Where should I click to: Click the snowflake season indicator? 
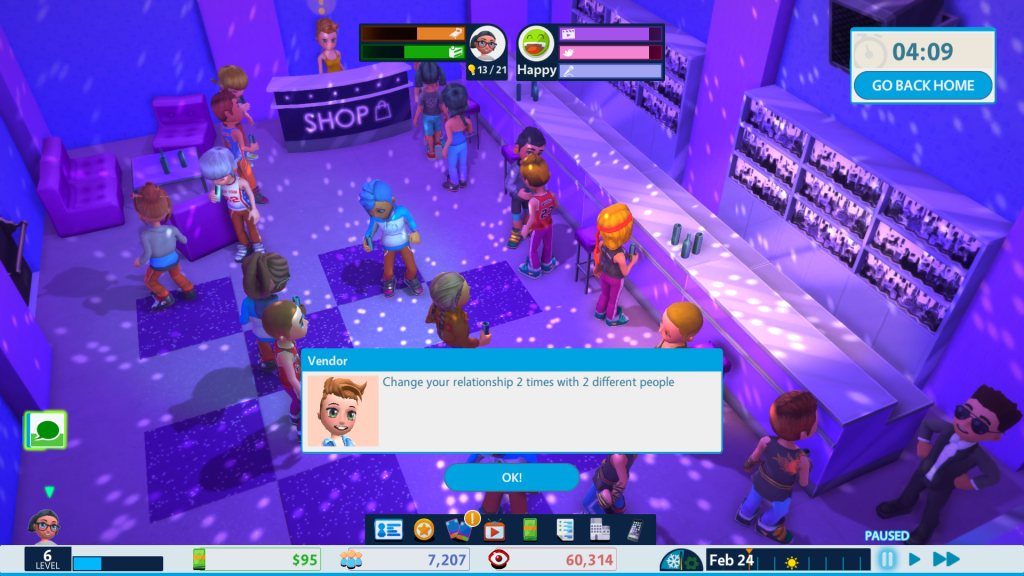coord(675,560)
